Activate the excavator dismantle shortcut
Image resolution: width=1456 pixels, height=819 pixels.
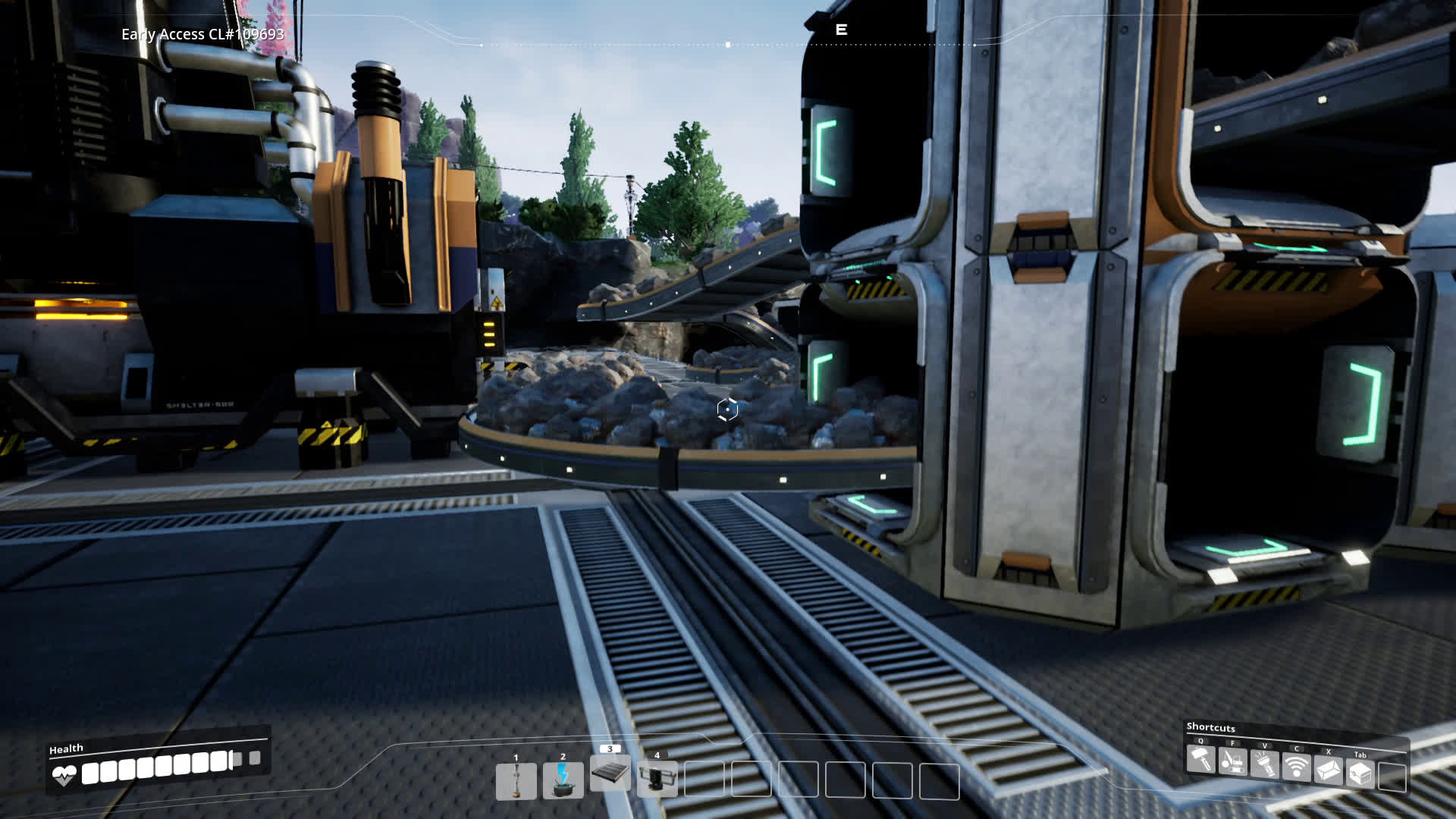1233,761
